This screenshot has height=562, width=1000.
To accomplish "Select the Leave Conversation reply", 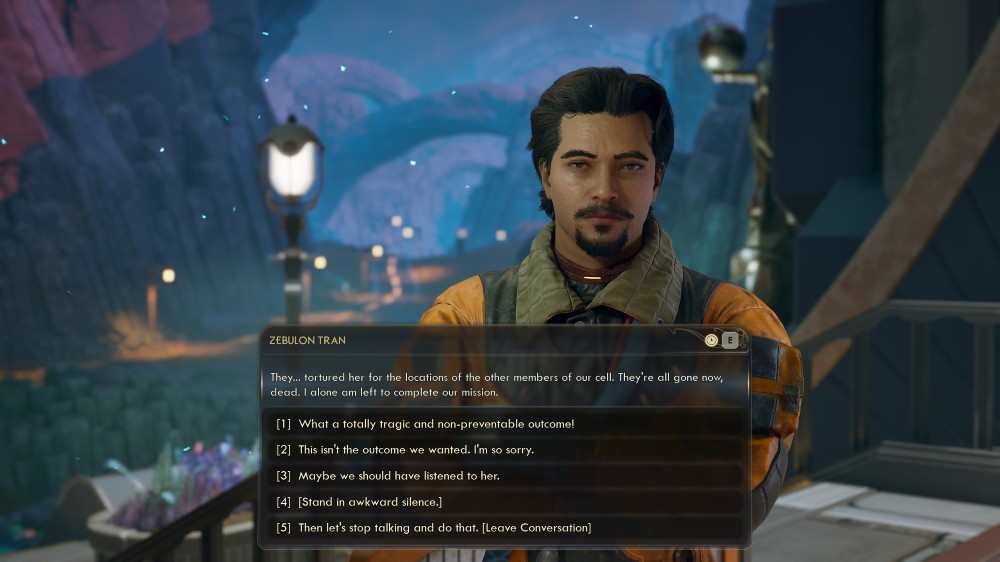I will (x=444, y=527).
